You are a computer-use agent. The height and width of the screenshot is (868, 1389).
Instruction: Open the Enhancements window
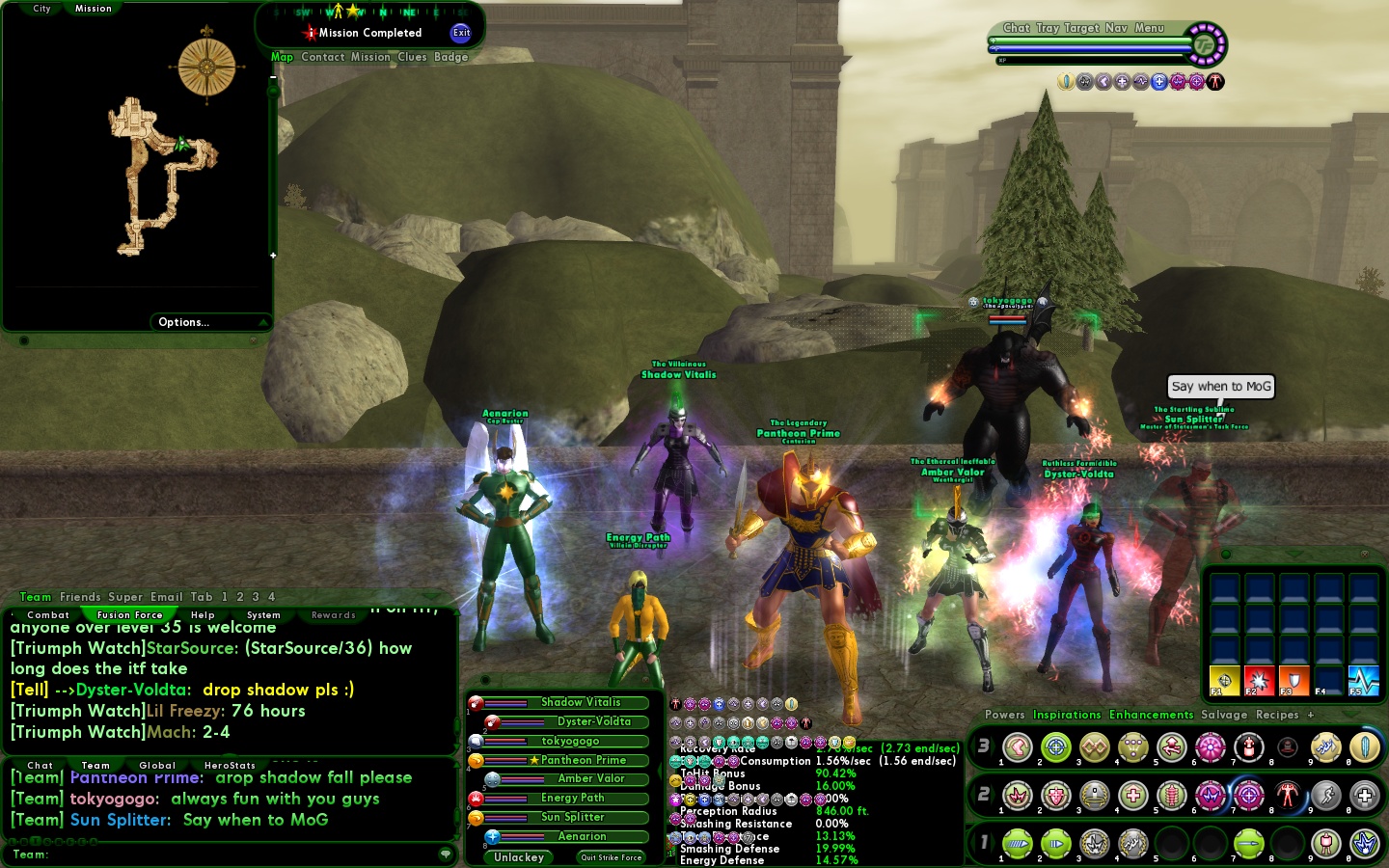(x=1151, y=715)
